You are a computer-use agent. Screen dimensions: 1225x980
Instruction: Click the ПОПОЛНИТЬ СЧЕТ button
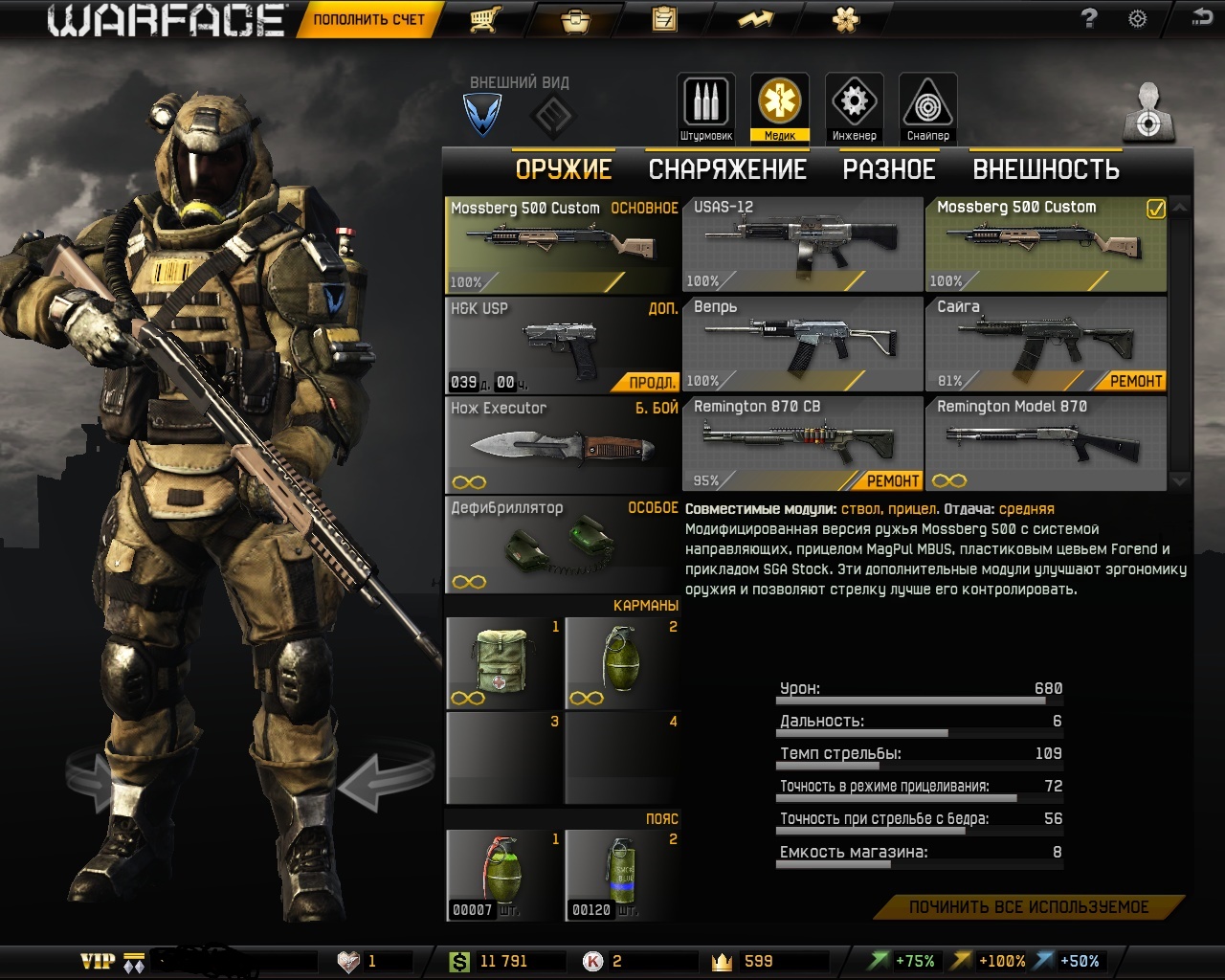[368, 19]
